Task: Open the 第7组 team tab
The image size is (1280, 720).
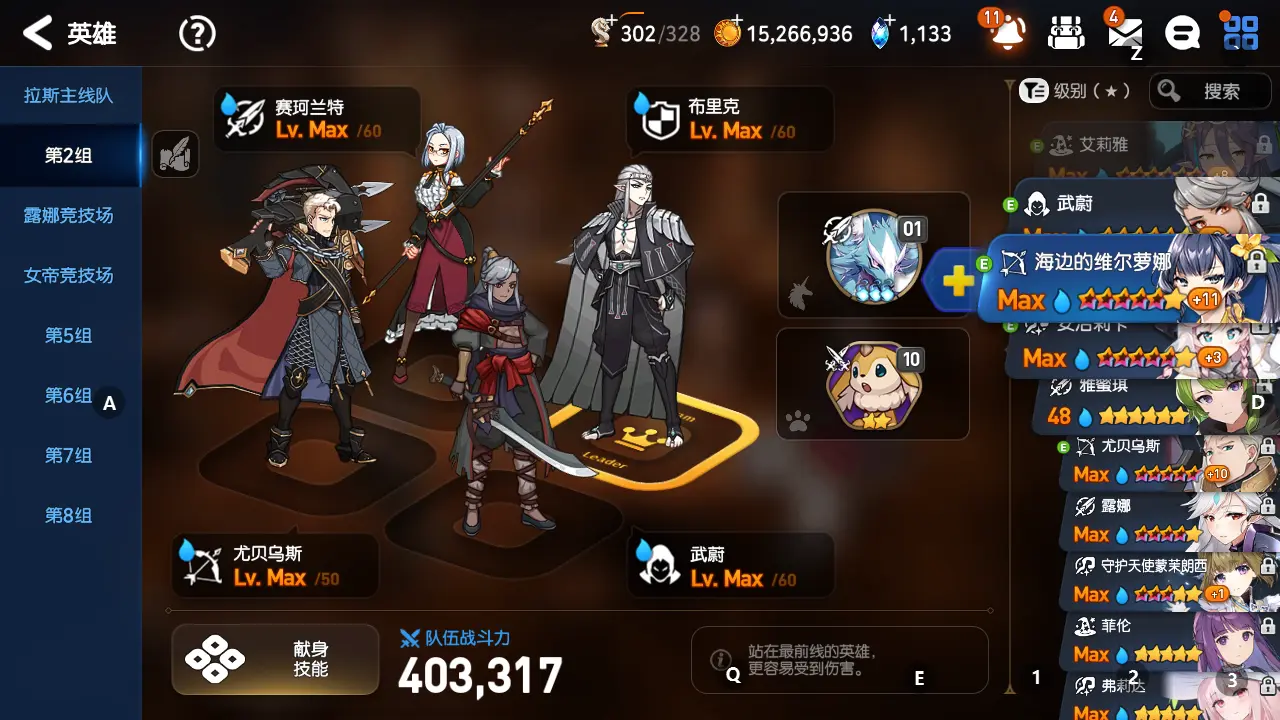Action: point(69,456)
